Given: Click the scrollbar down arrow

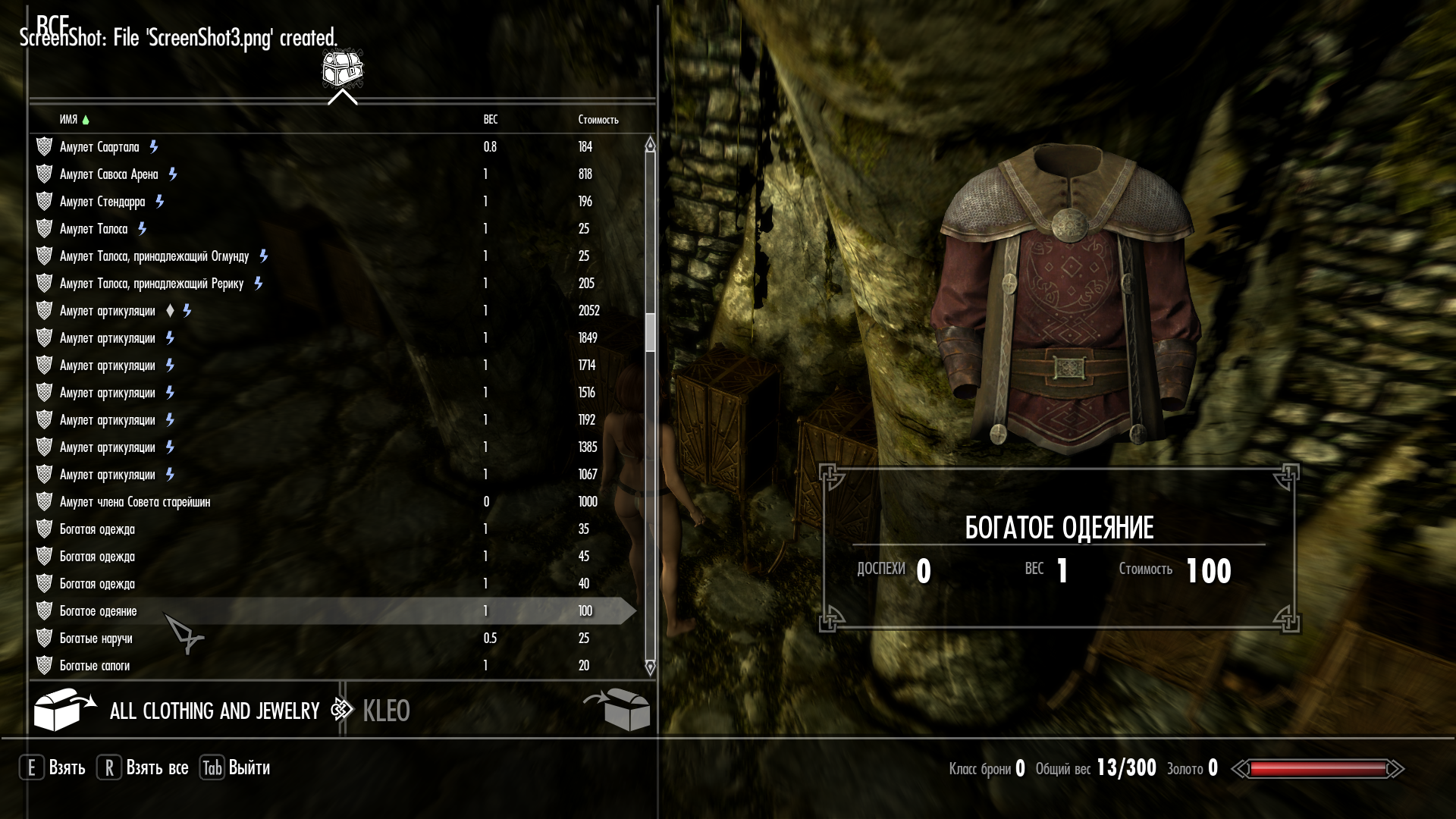Looking at the screenshot, I should (650, 667).
